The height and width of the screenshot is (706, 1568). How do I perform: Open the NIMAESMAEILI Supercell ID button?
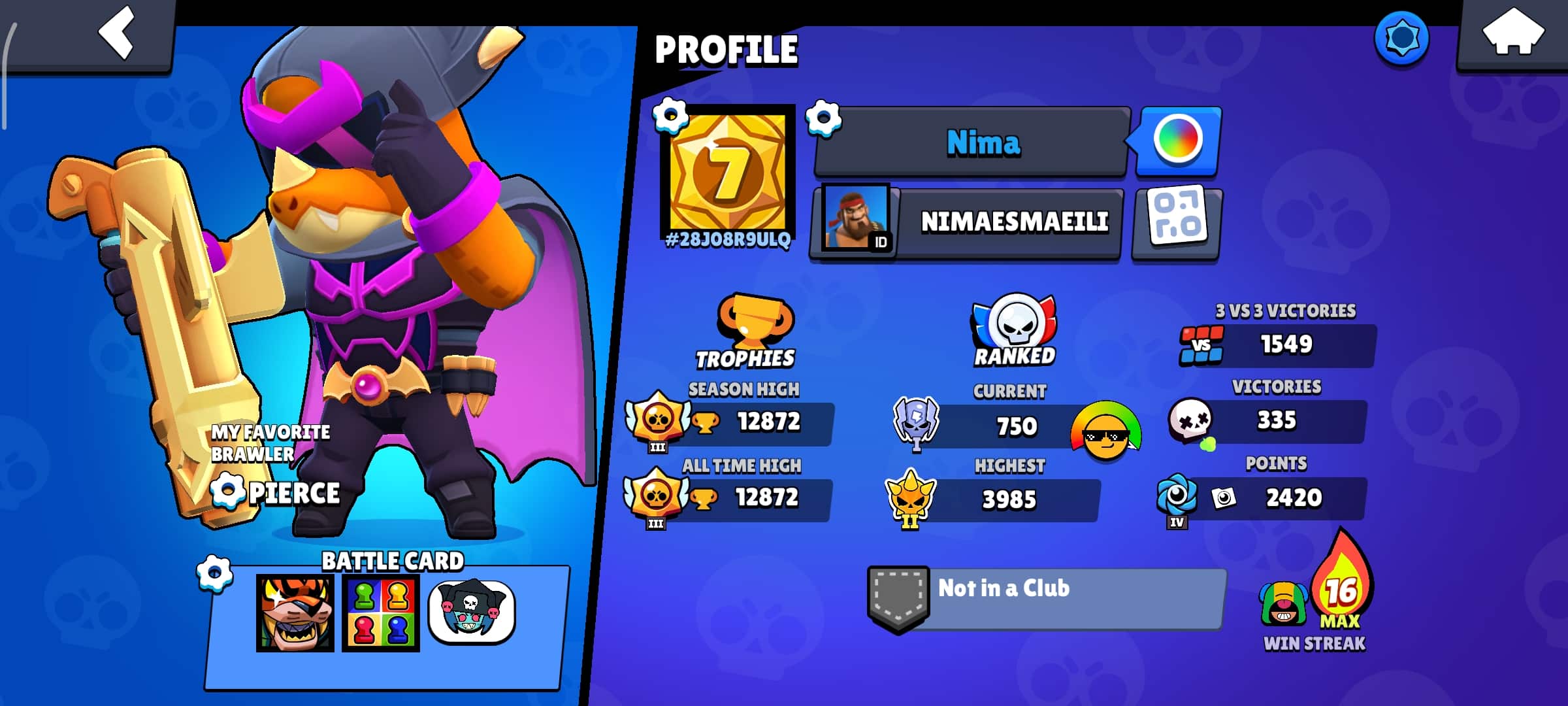coord(967,222)
